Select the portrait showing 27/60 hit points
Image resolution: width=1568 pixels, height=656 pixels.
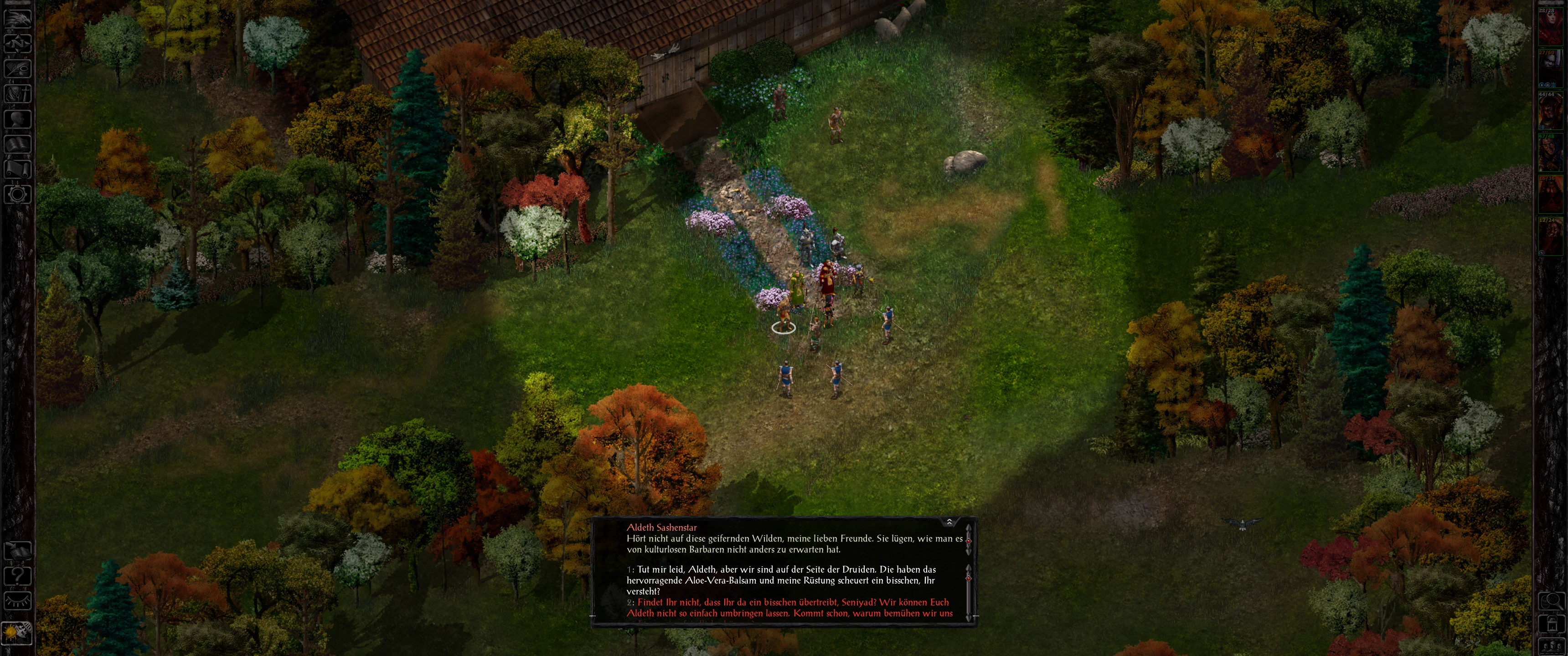tap(1550, 70)
